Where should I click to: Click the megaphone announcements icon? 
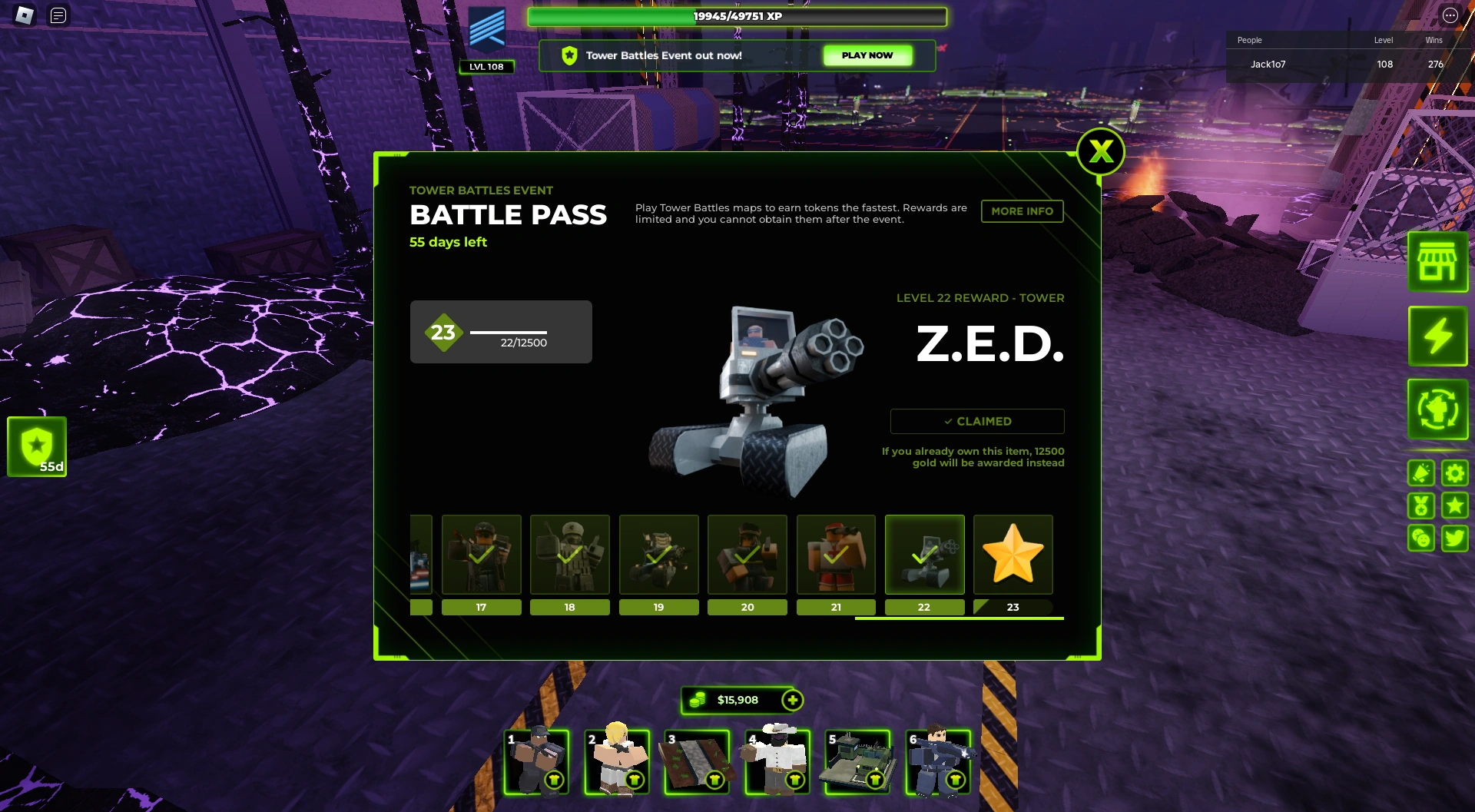tap(1420, 473)
